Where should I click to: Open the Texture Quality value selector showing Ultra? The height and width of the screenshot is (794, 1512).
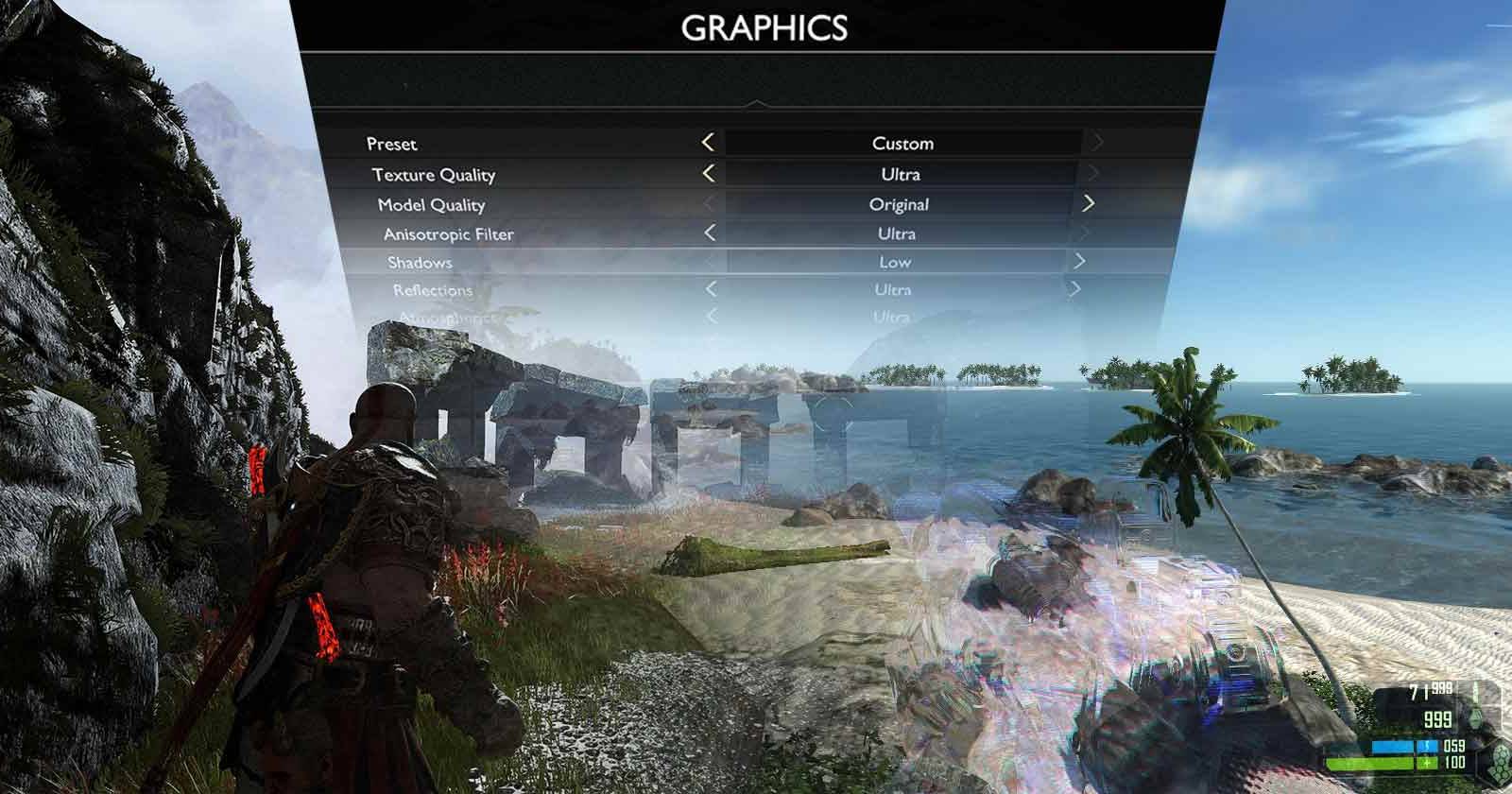point(900,174)
